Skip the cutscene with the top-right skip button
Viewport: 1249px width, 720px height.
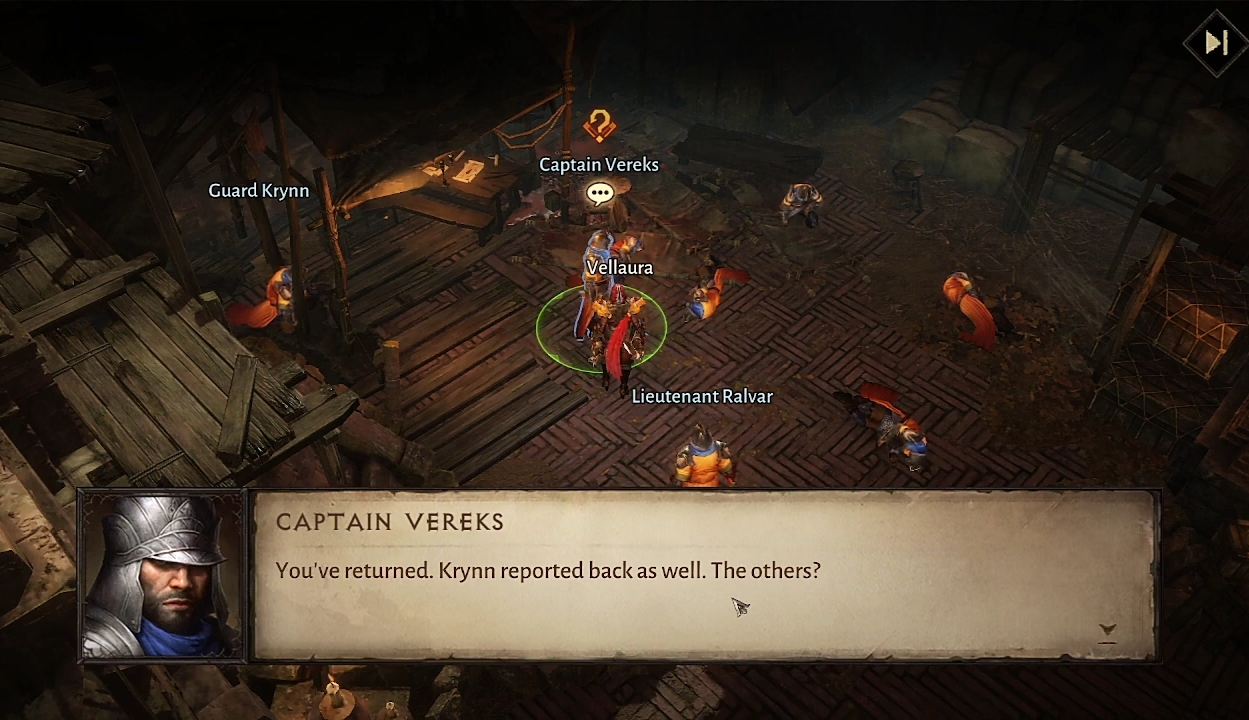pos(1216,43)
